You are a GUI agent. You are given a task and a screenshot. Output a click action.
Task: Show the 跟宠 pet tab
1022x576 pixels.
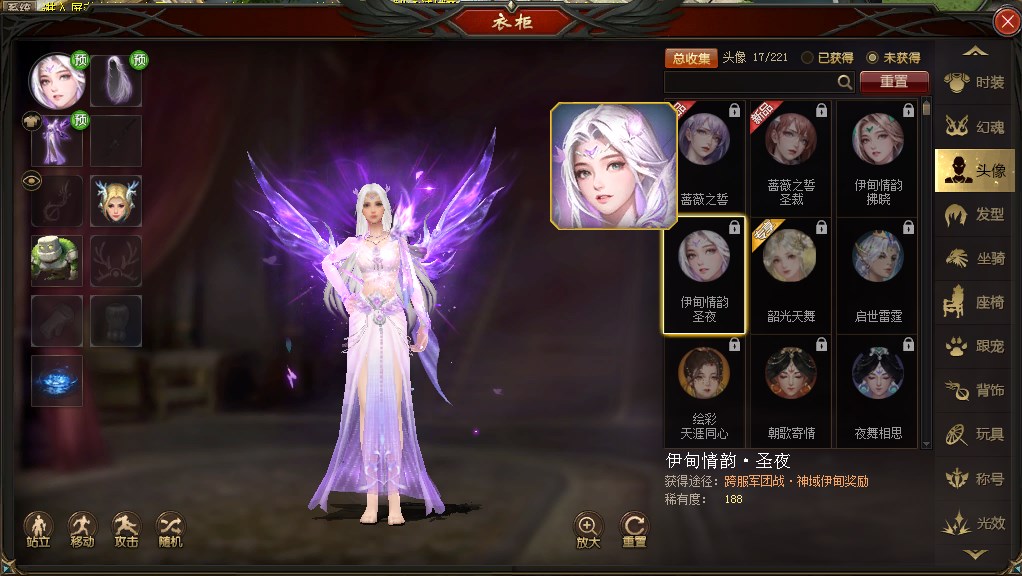coord(975,347)
